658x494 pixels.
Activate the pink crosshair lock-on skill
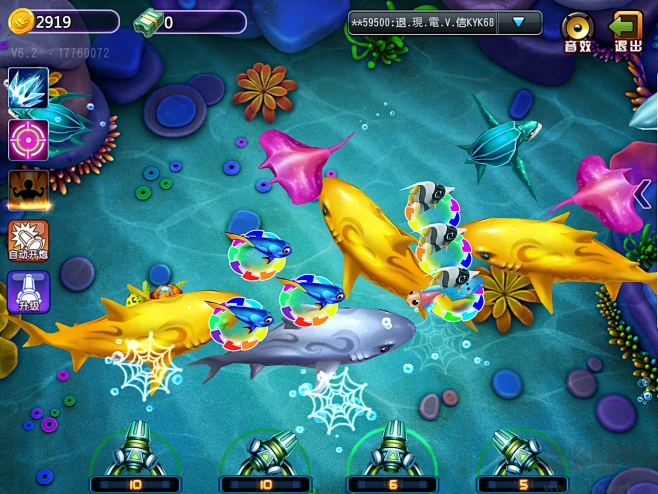click(x=27, y=140)
